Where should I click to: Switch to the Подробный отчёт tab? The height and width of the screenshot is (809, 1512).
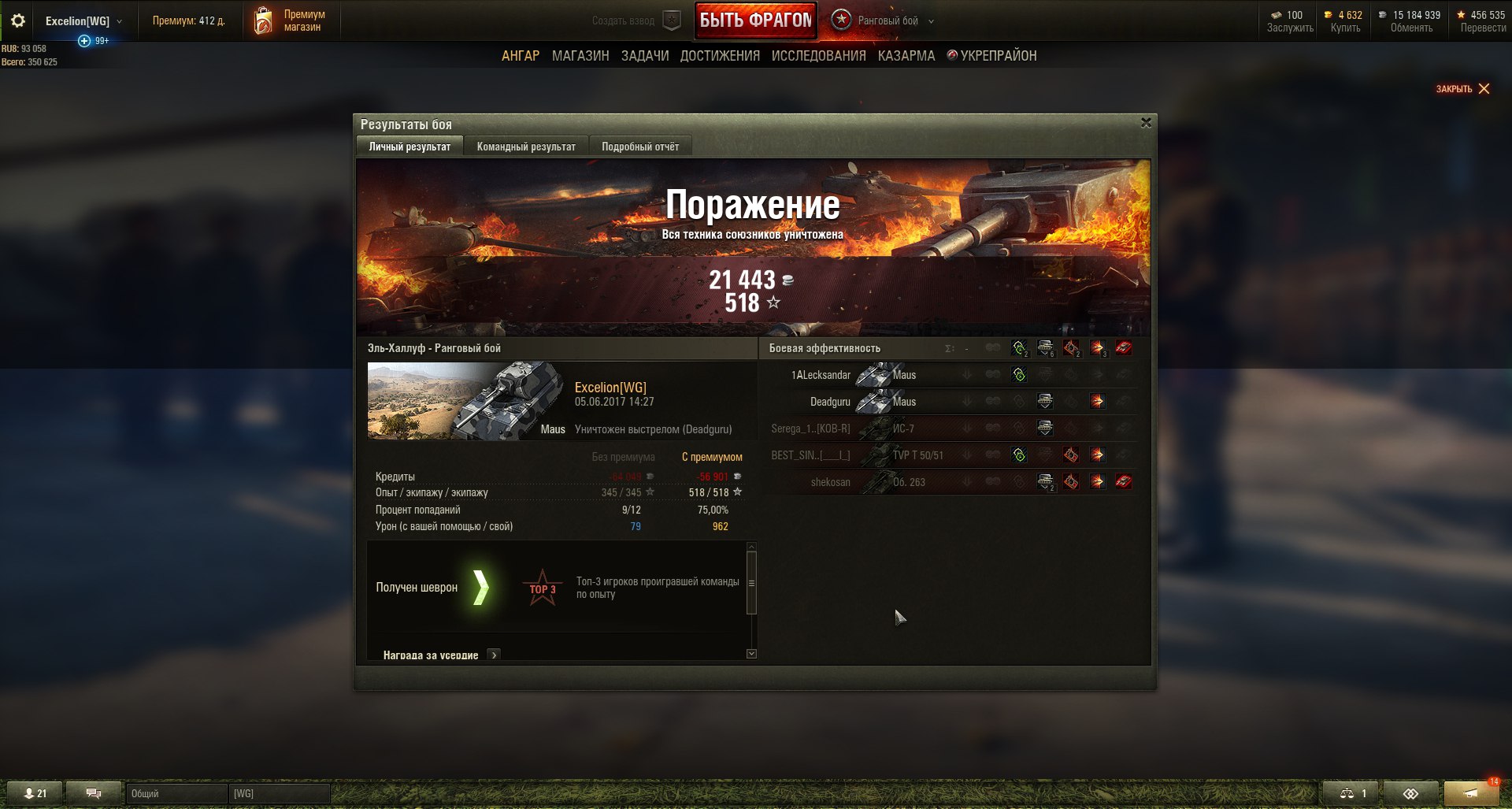click(x=640, y=147)
